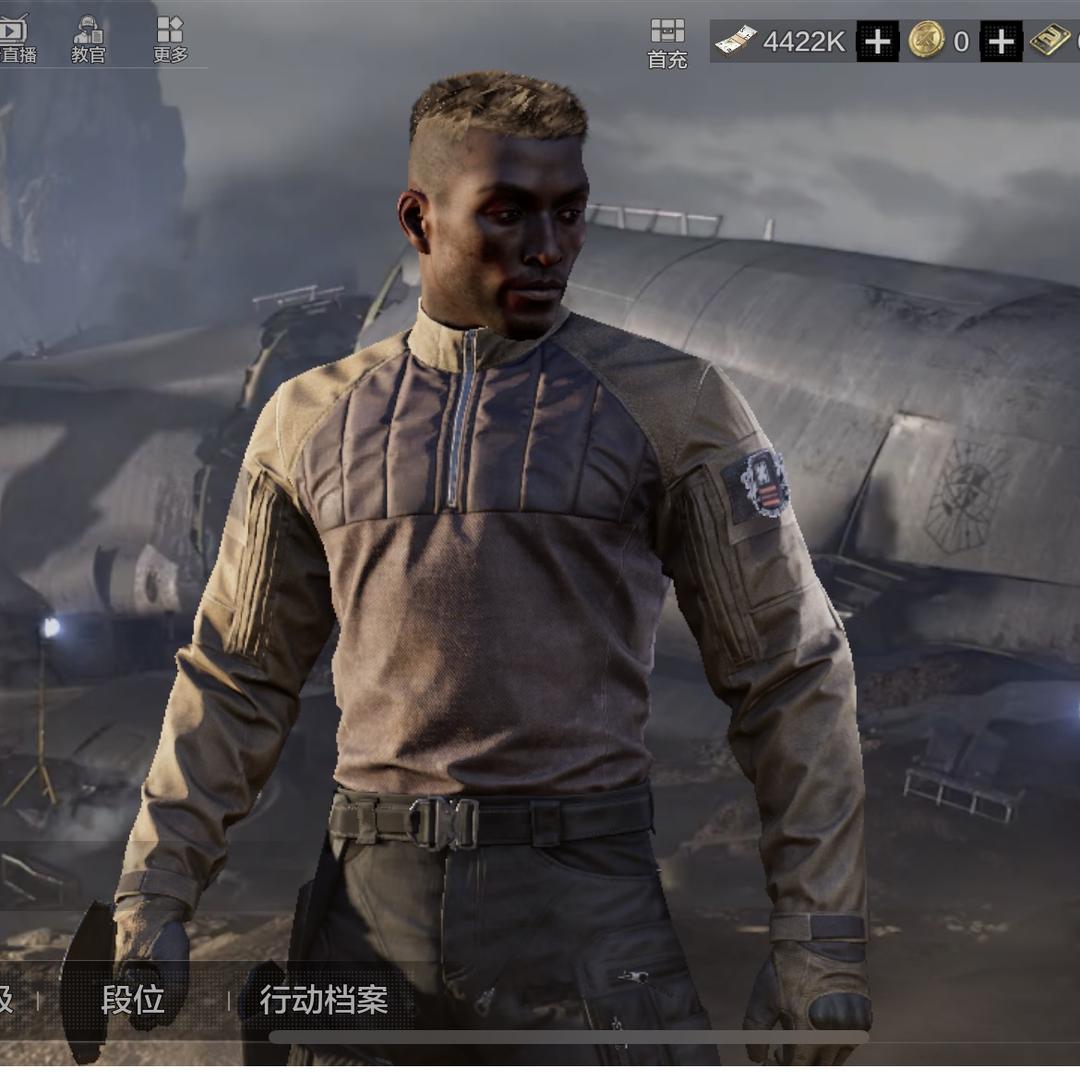Open the 教官 instructor menu

point(88,38)
